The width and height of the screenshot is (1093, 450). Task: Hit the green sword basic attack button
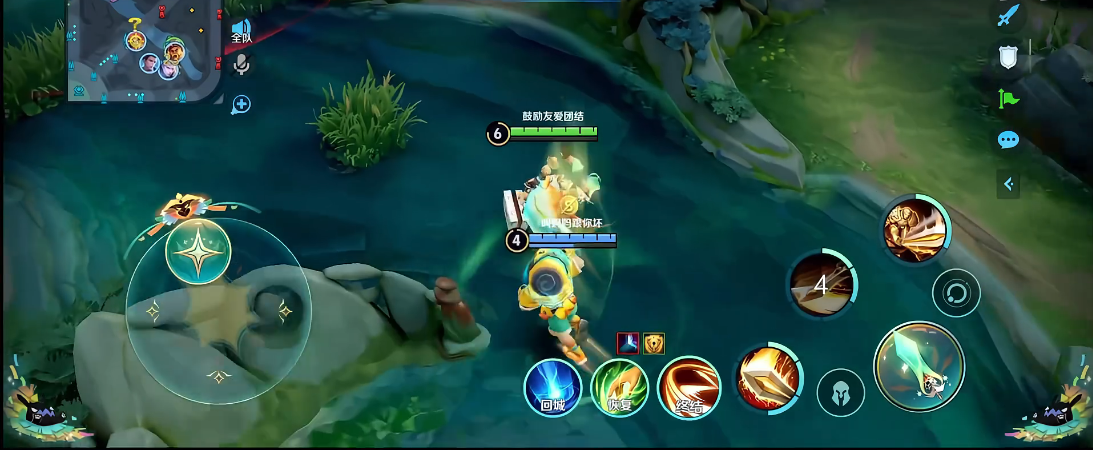919,366
